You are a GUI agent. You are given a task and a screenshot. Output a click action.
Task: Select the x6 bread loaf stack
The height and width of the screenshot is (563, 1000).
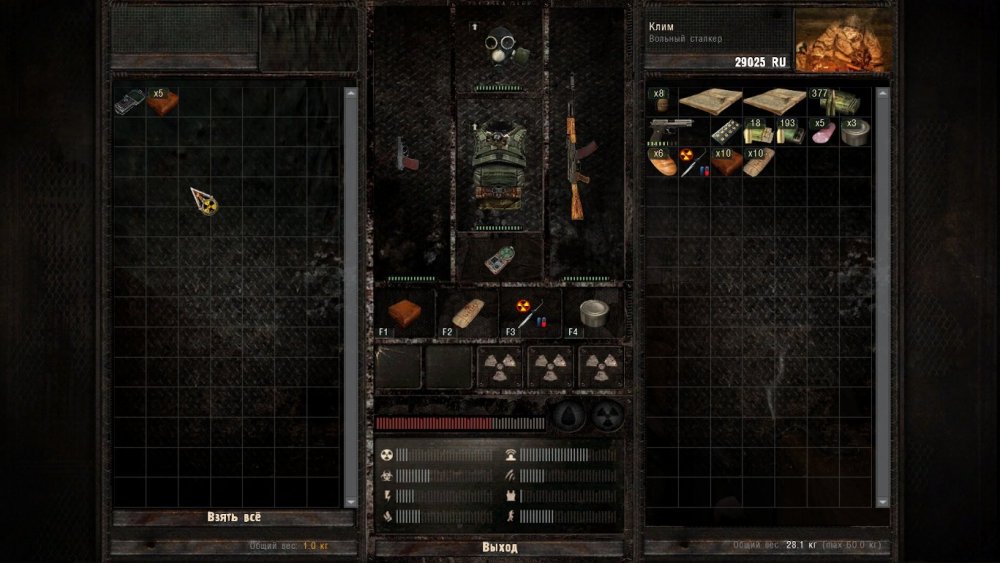pyautogui.click(x=661, y=162)
